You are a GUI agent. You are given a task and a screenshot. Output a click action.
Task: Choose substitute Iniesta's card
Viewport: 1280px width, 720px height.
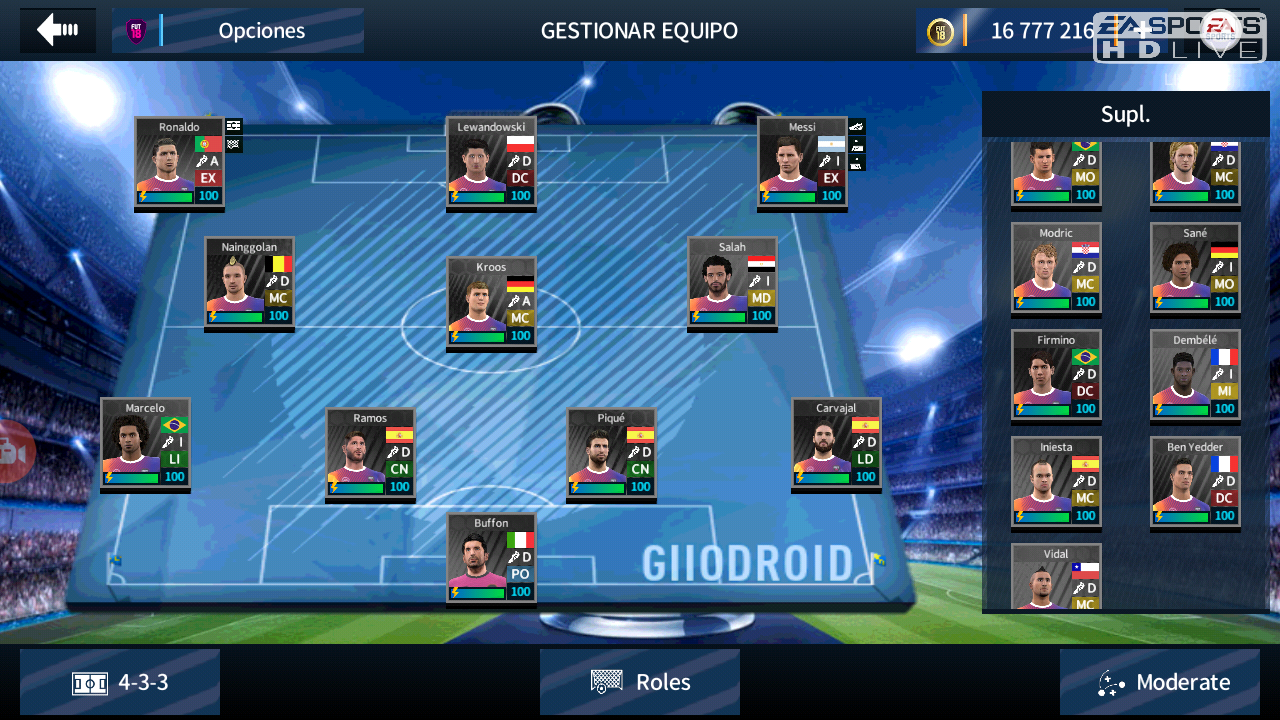(1056, 482)
